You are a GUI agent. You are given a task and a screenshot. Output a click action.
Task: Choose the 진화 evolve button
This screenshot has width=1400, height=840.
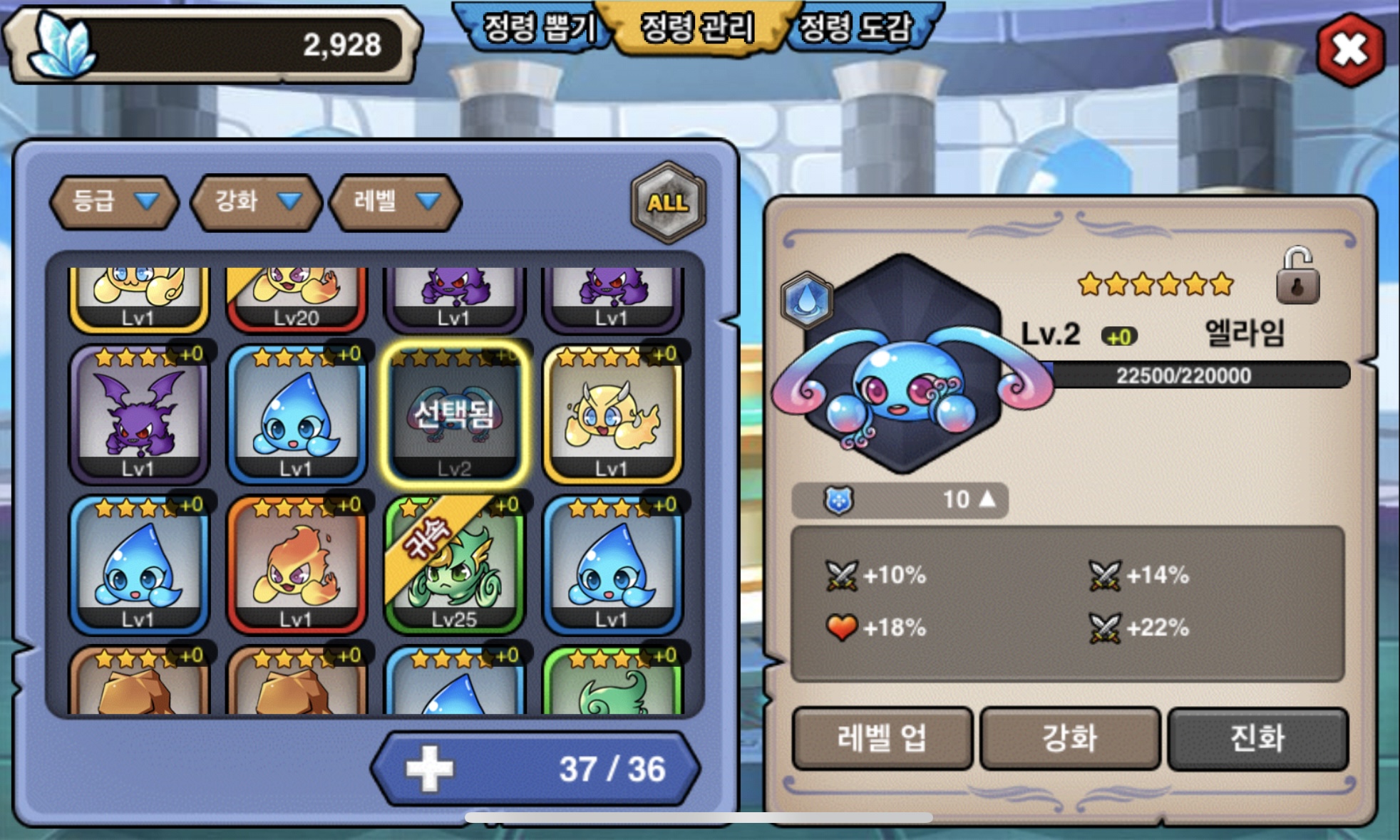(1257, 738)
